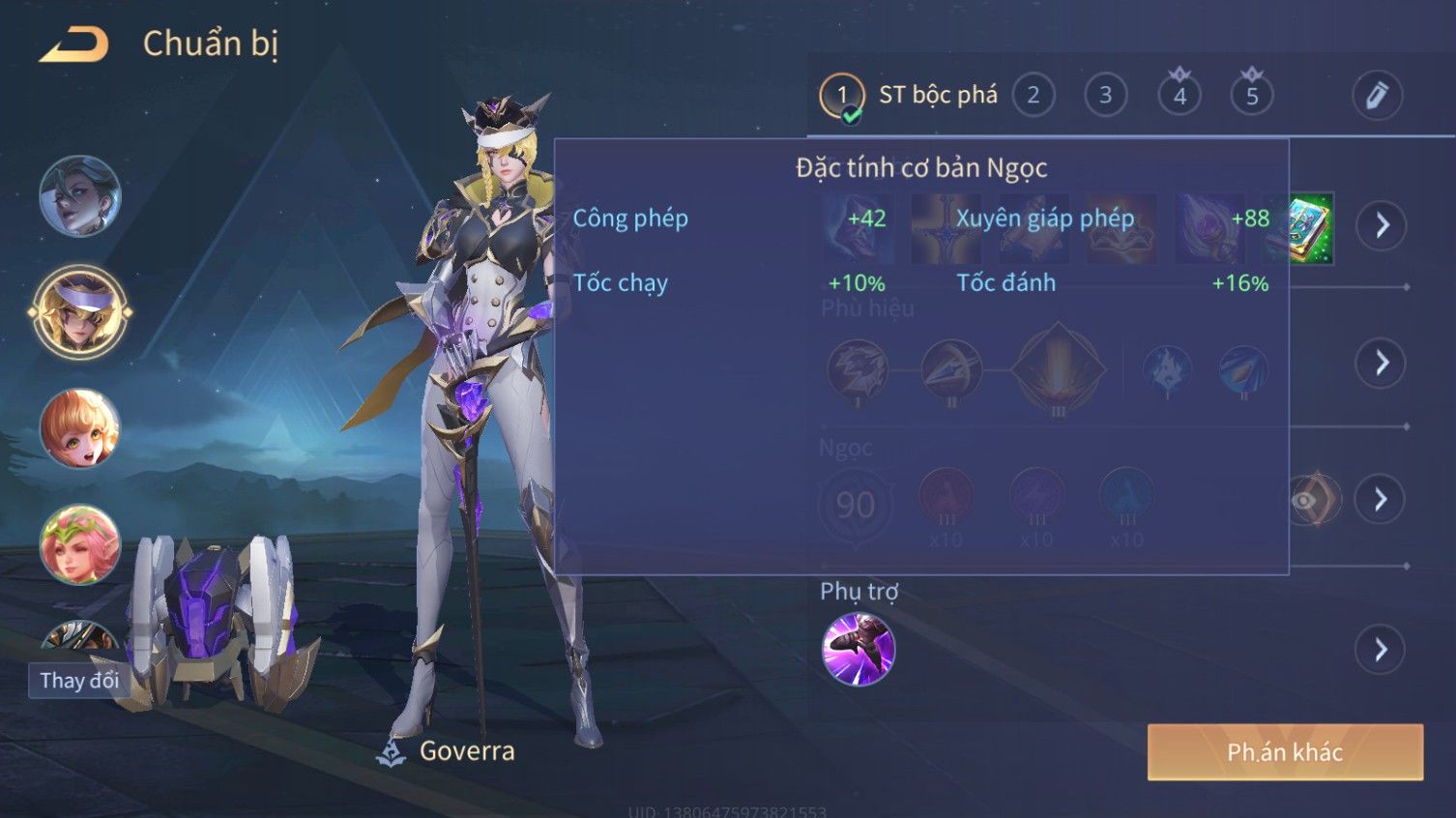Click Thay đổi to change hero
1456x818 pixels.
point(79,681)
